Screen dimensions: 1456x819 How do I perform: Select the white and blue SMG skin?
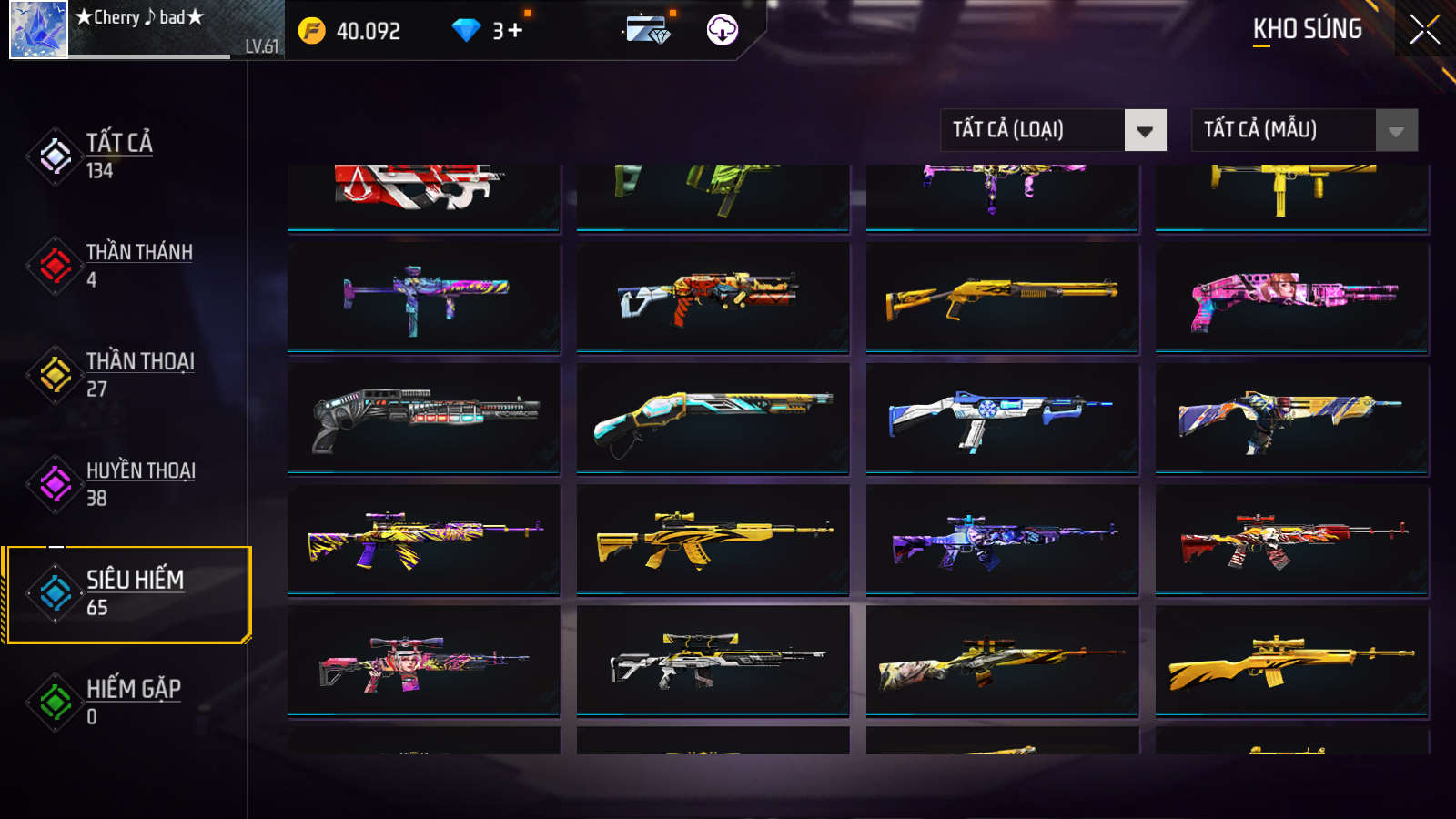click(x=1002, y=418)
